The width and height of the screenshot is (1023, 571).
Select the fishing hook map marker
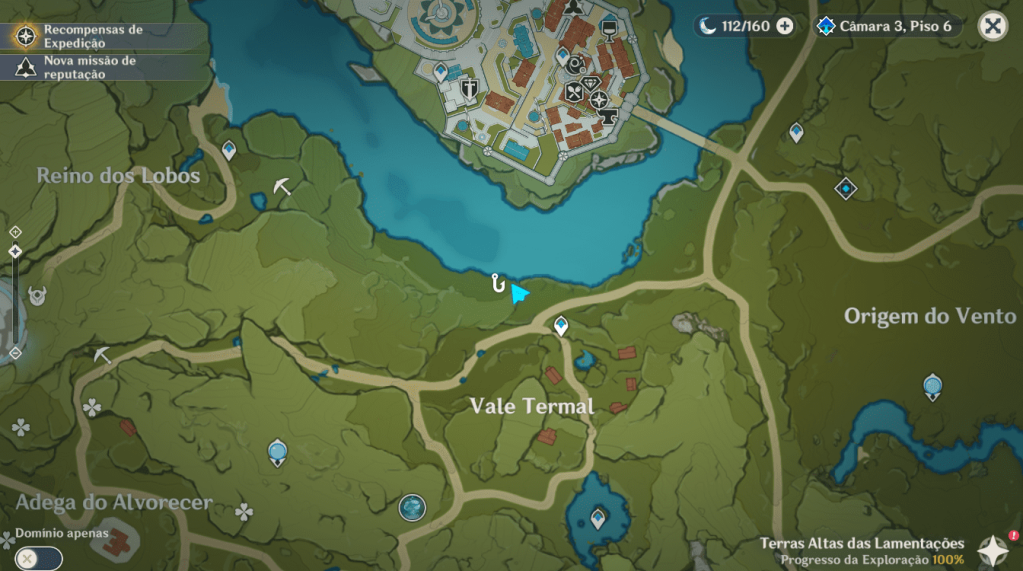pos(497,284)
